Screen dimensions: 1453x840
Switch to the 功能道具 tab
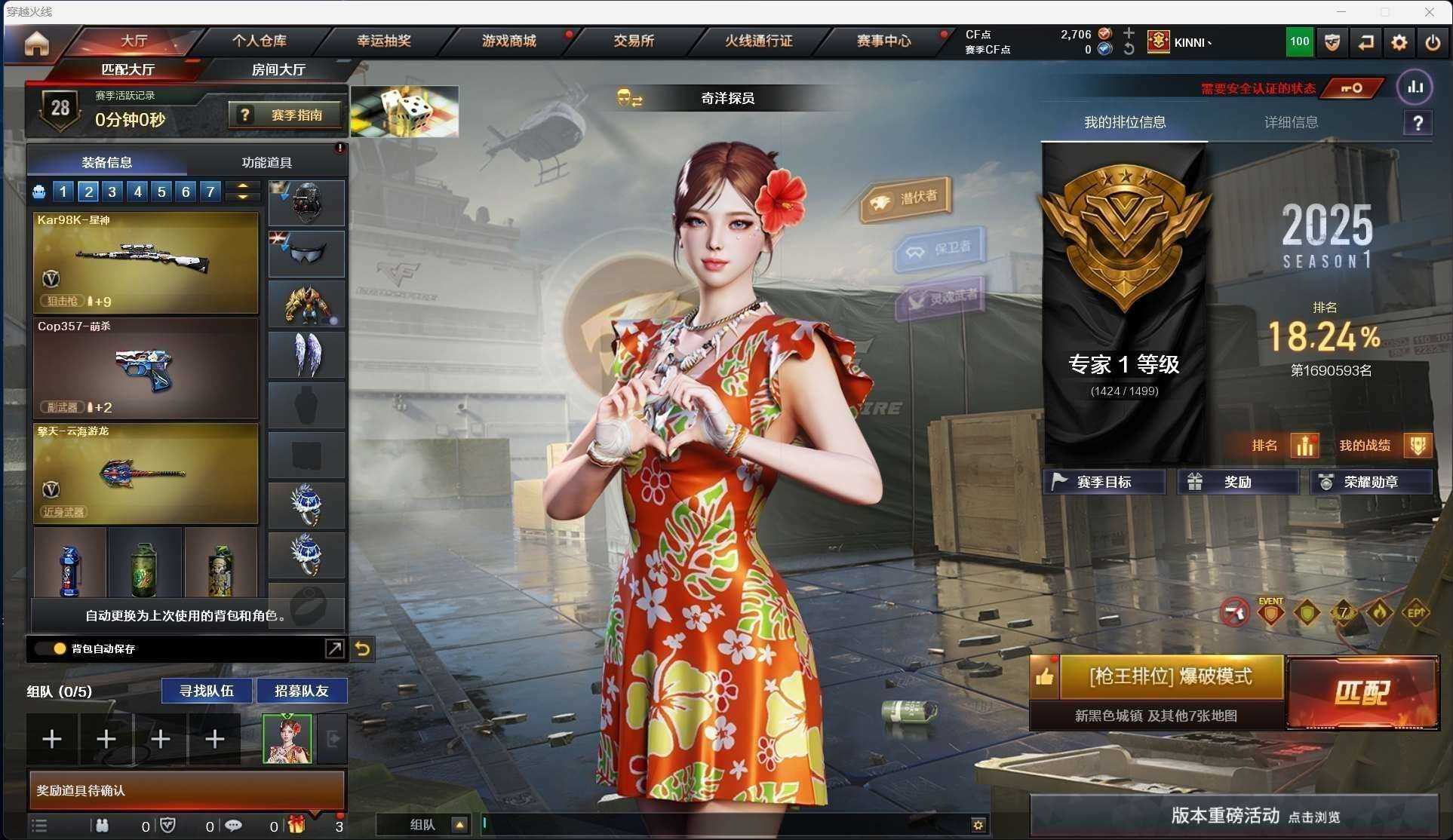coord(266,162)
